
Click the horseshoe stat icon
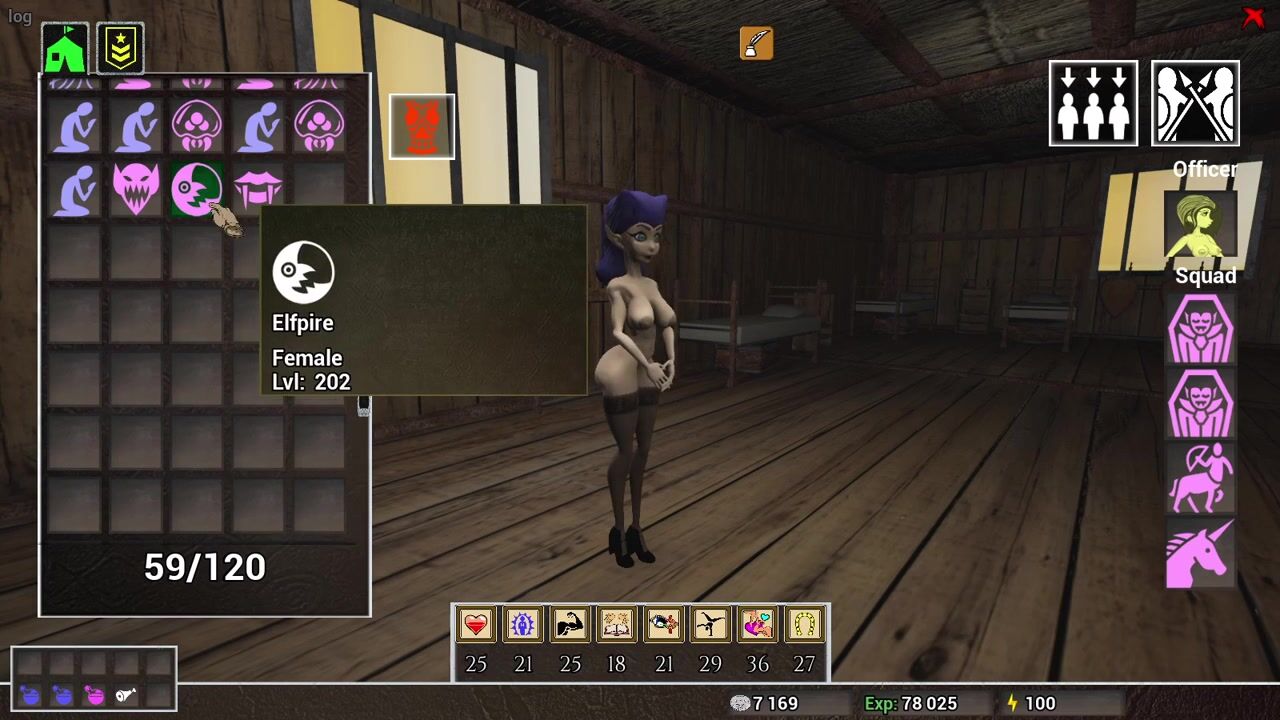click(805, 625)
